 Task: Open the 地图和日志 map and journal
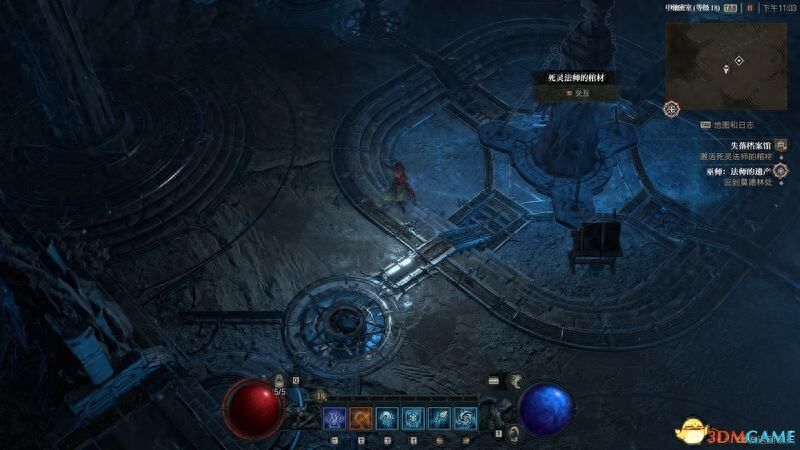[x=733, y=125]
